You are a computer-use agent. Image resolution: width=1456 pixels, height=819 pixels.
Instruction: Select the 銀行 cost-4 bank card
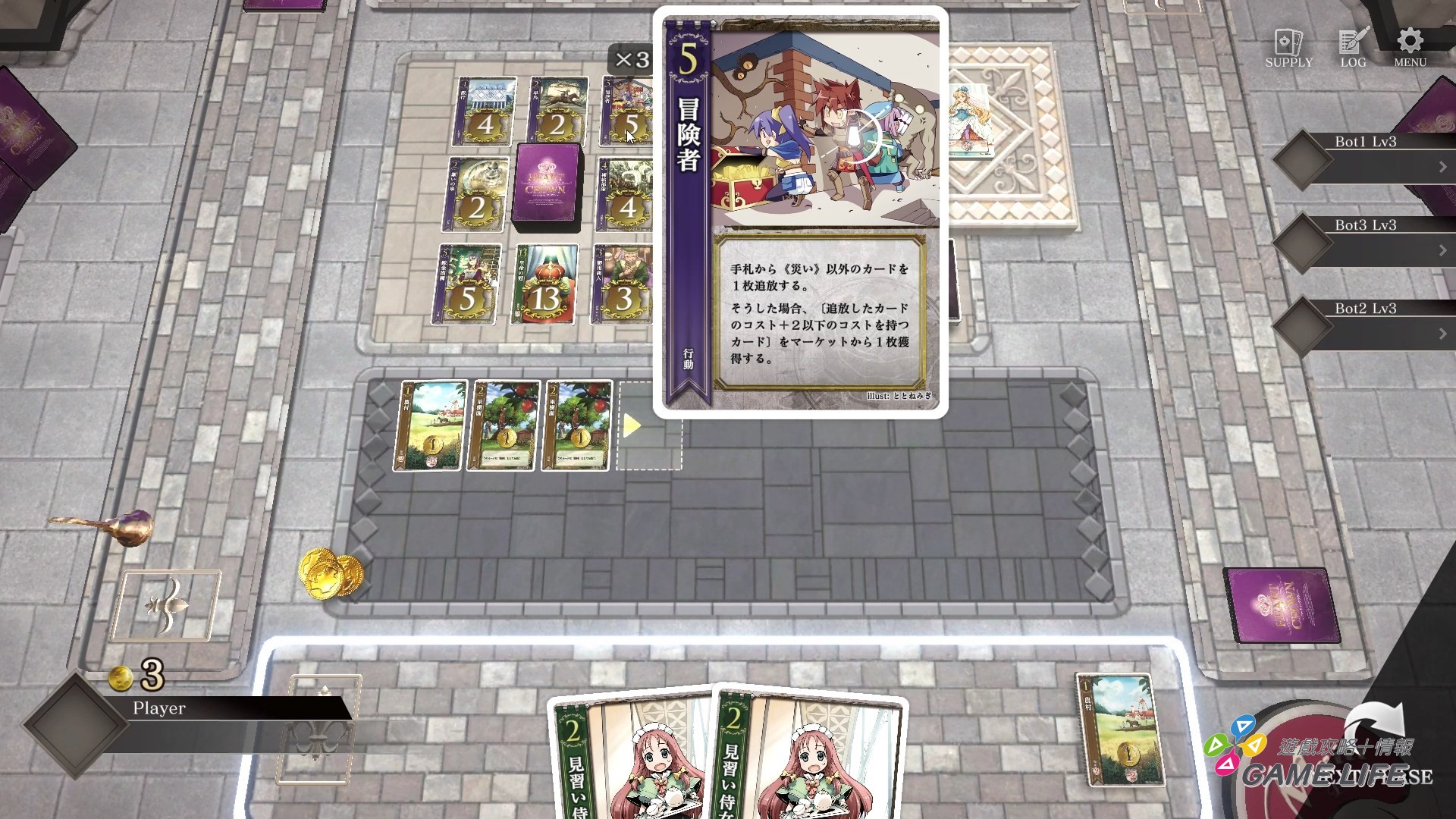[485, 114]
